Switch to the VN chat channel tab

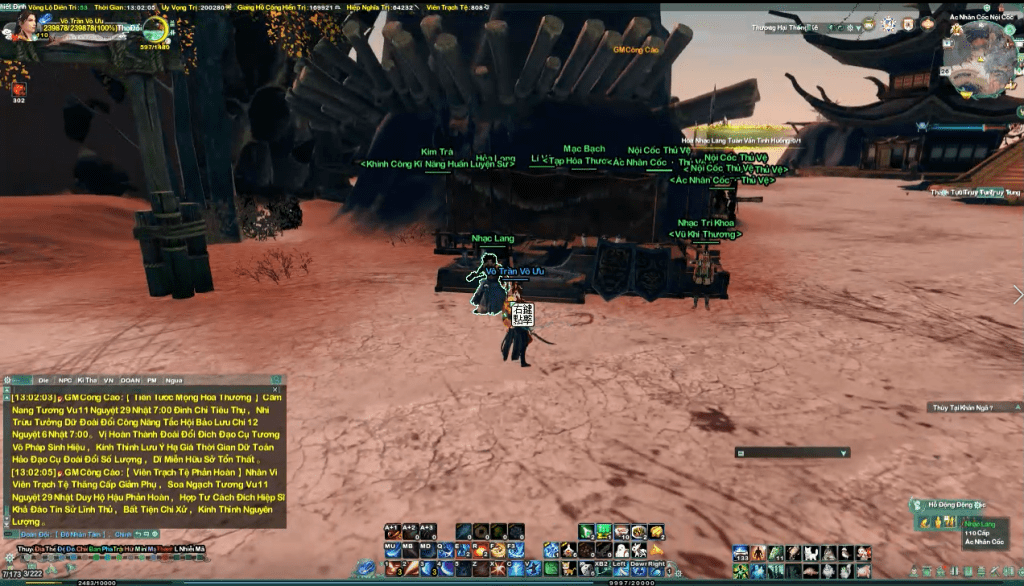tap(108, 380)
